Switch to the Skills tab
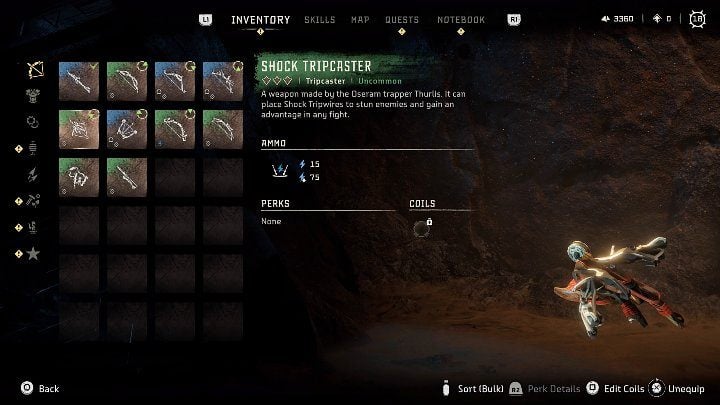Image resolution: width=720 pixels, height=405 pixels. point(319,20)
